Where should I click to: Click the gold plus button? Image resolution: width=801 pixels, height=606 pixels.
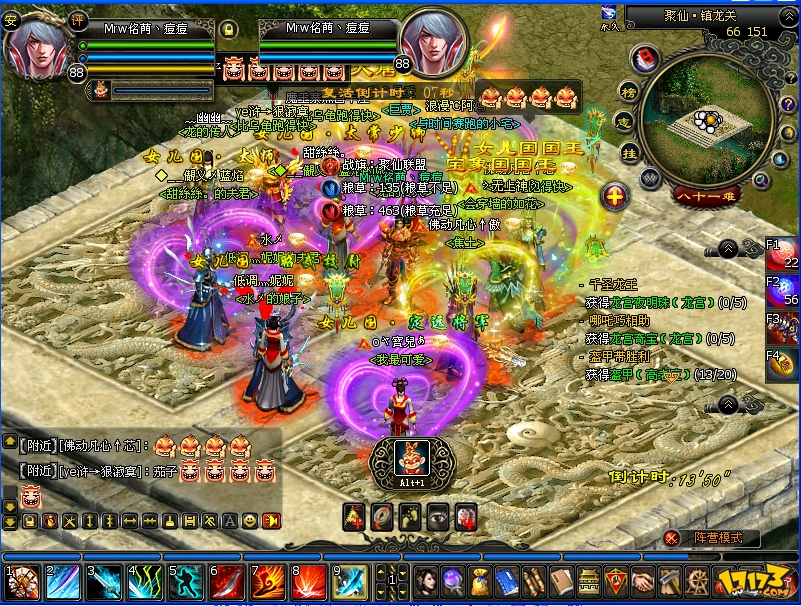(x=616, y=195)
